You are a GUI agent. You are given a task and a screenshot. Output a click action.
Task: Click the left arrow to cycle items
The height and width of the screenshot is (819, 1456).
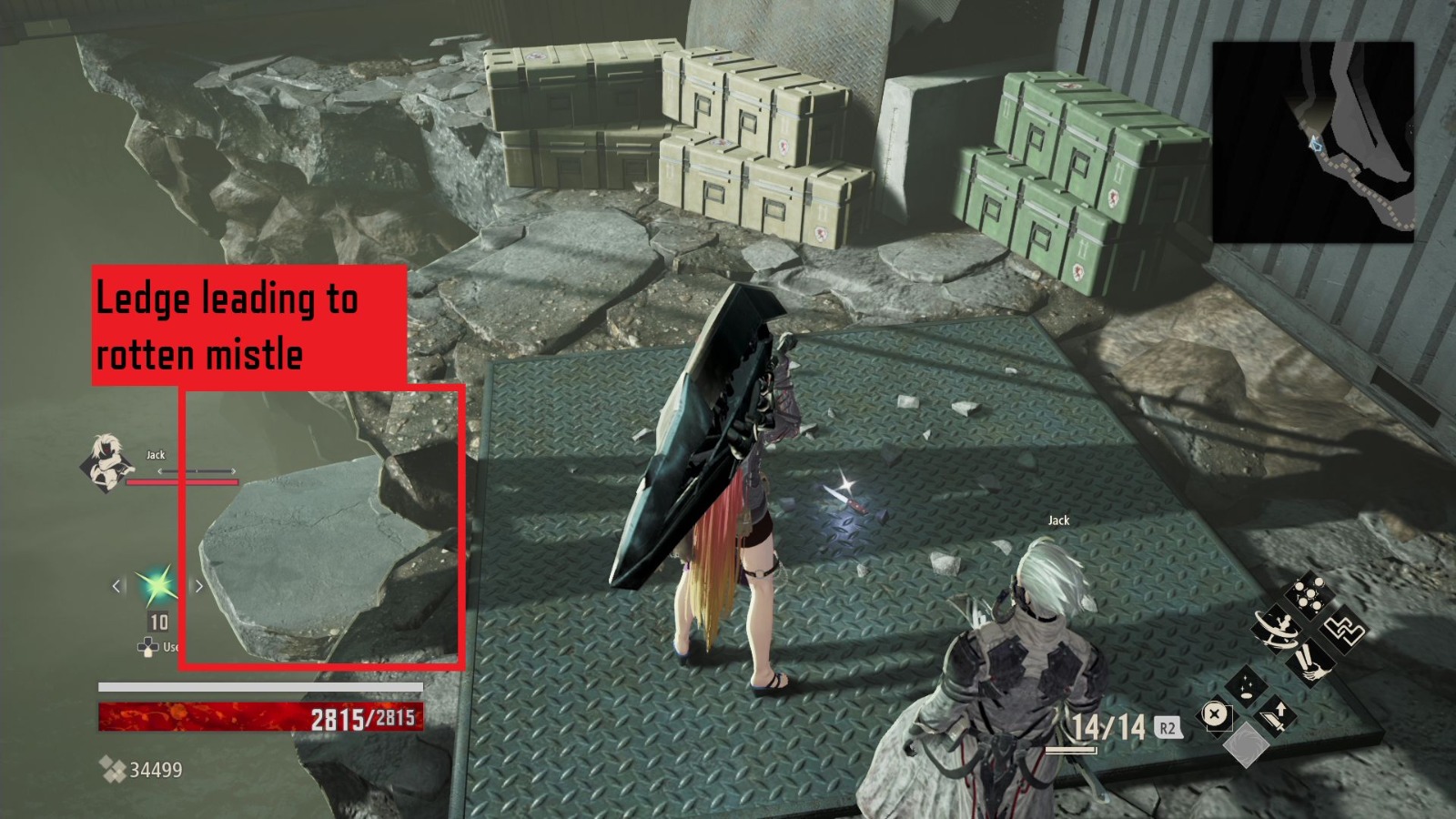pos(114,587)
